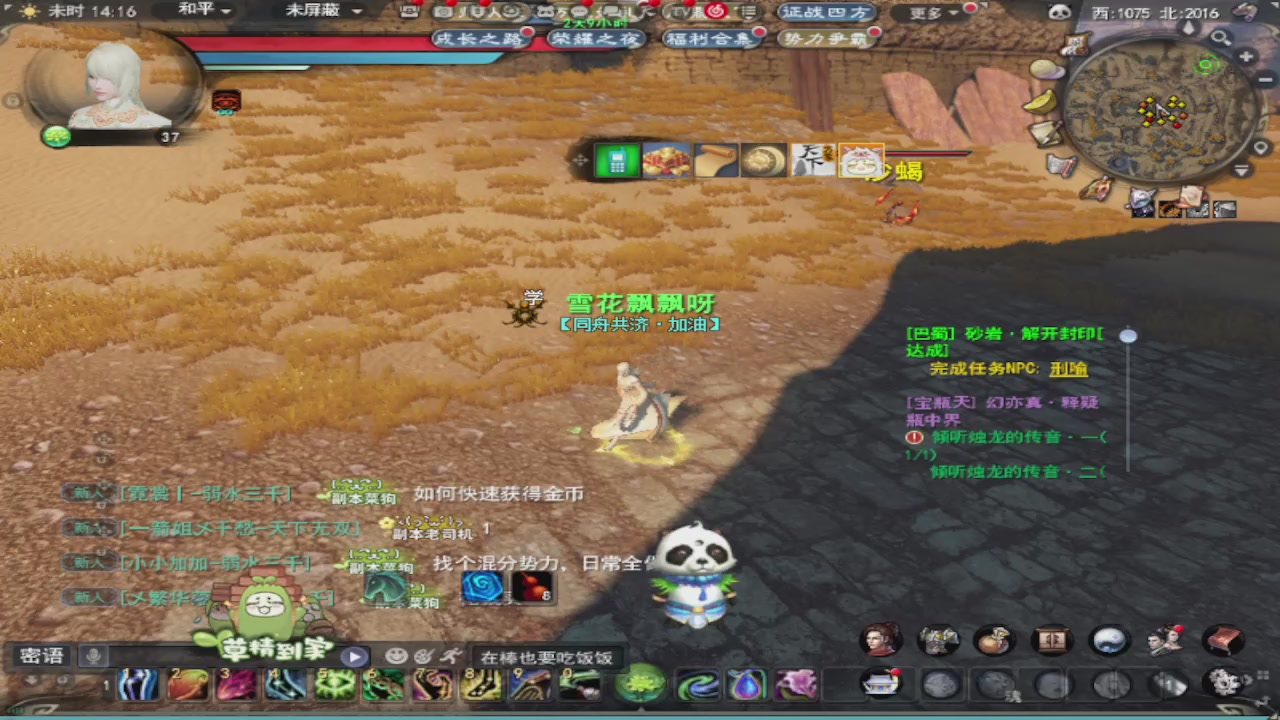Toggle the voice microphone in chat bar
Image resolution: width=1280 pixels, height=720 pixels.
point(91,655)
